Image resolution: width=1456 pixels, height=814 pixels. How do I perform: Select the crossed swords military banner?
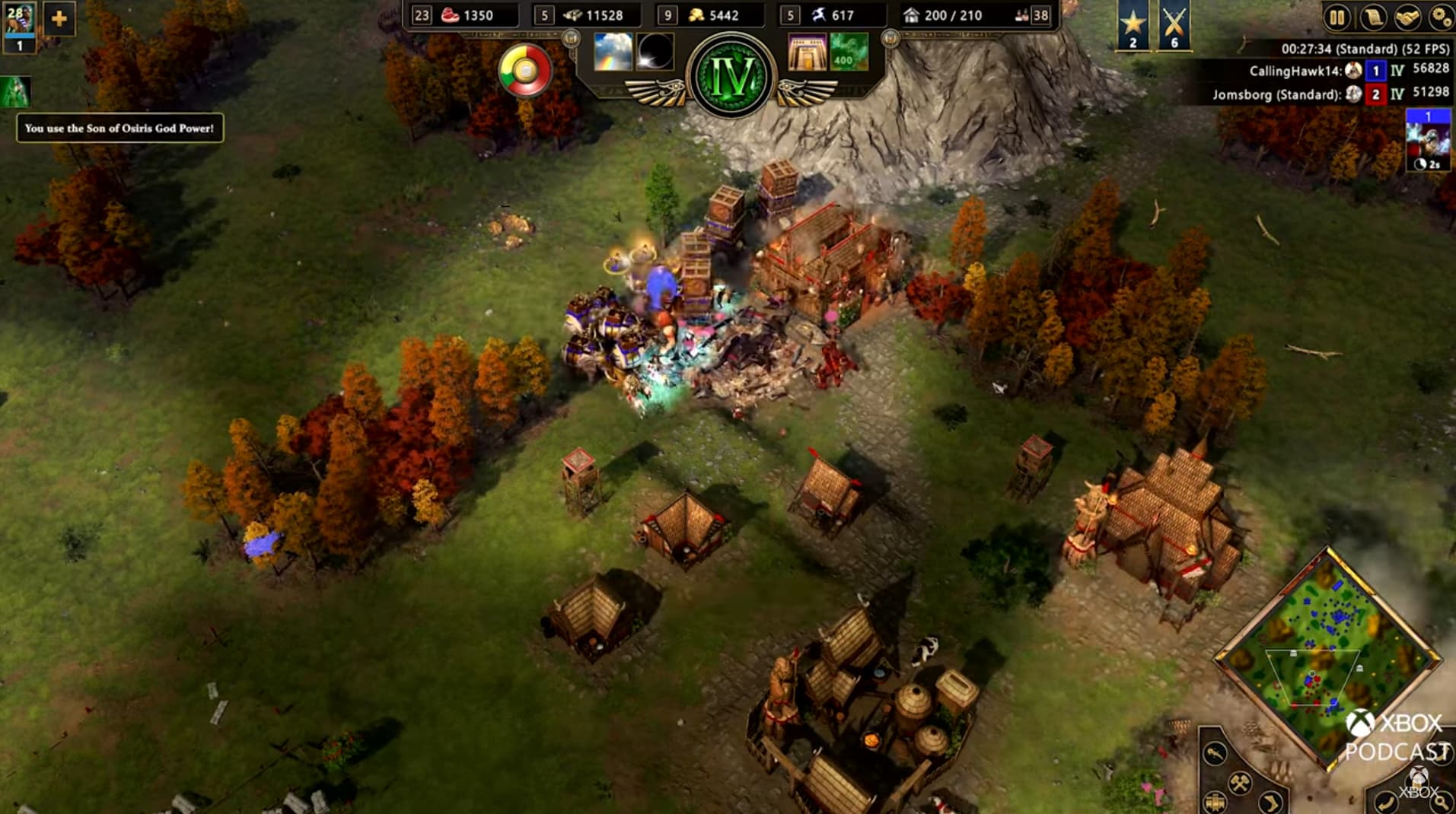click(x=1174, y=25)
